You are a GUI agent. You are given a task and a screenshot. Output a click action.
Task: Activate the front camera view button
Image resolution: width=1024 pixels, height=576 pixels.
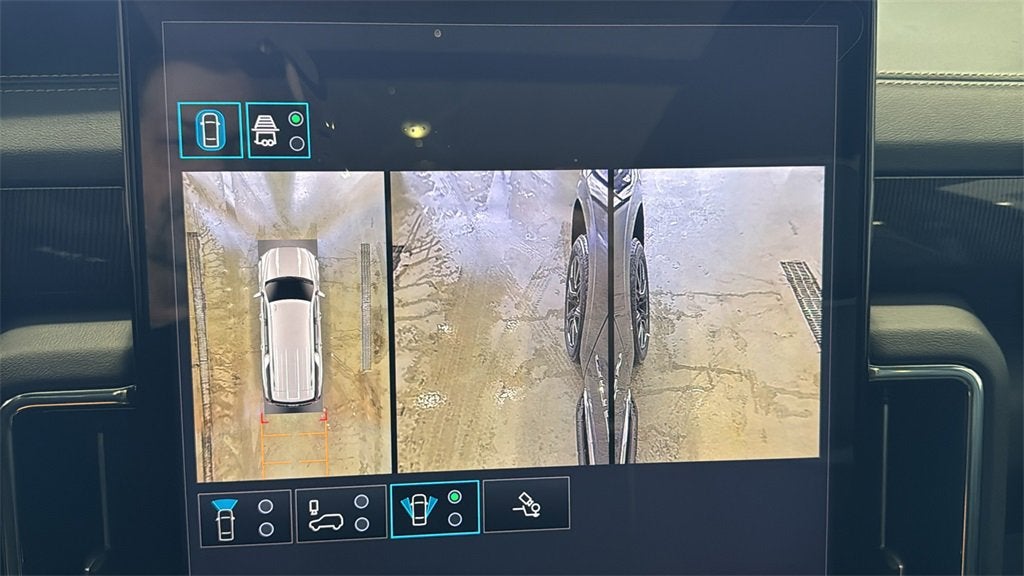(244, 517)
